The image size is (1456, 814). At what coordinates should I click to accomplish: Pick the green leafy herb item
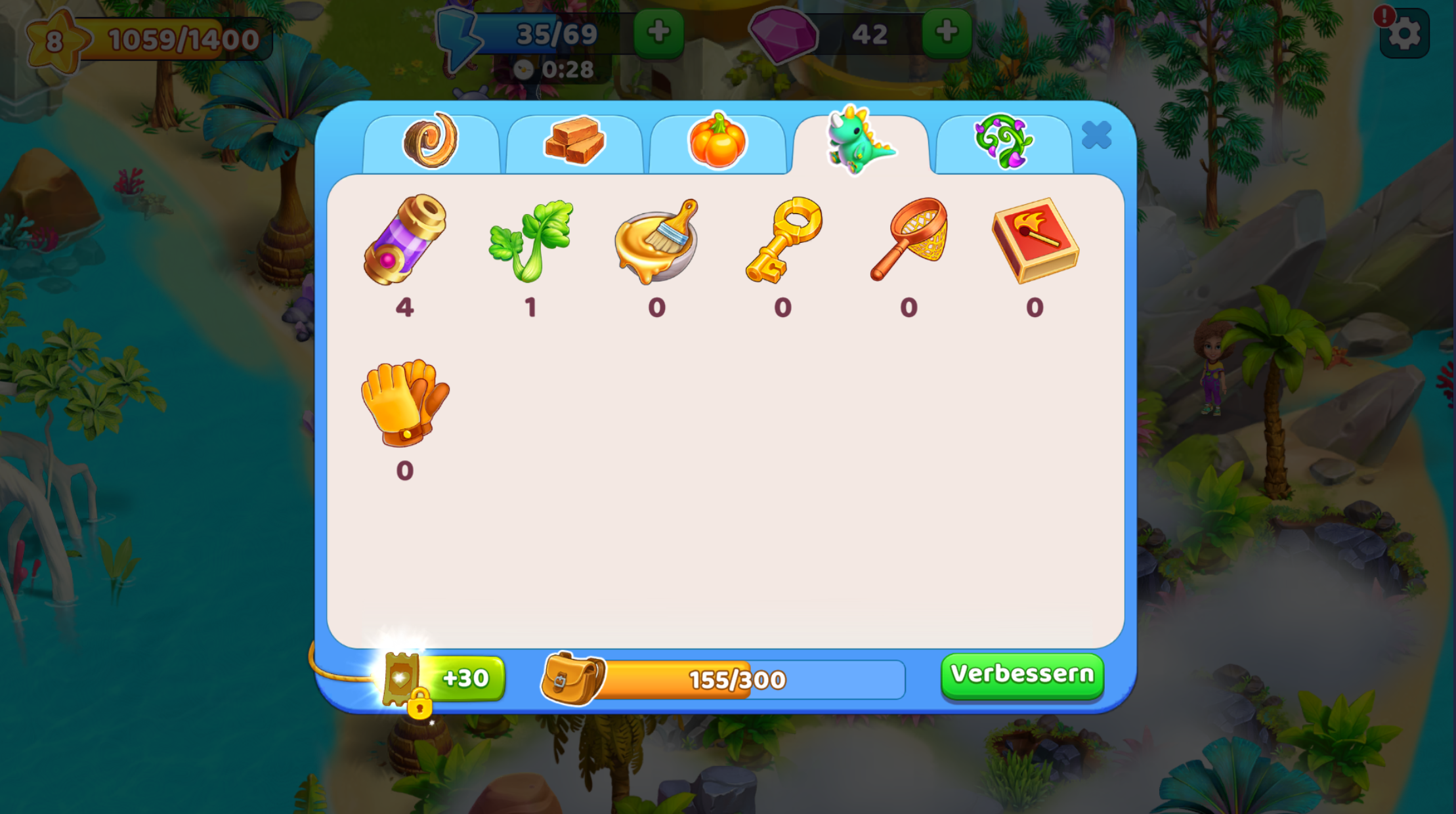[531, 240]
